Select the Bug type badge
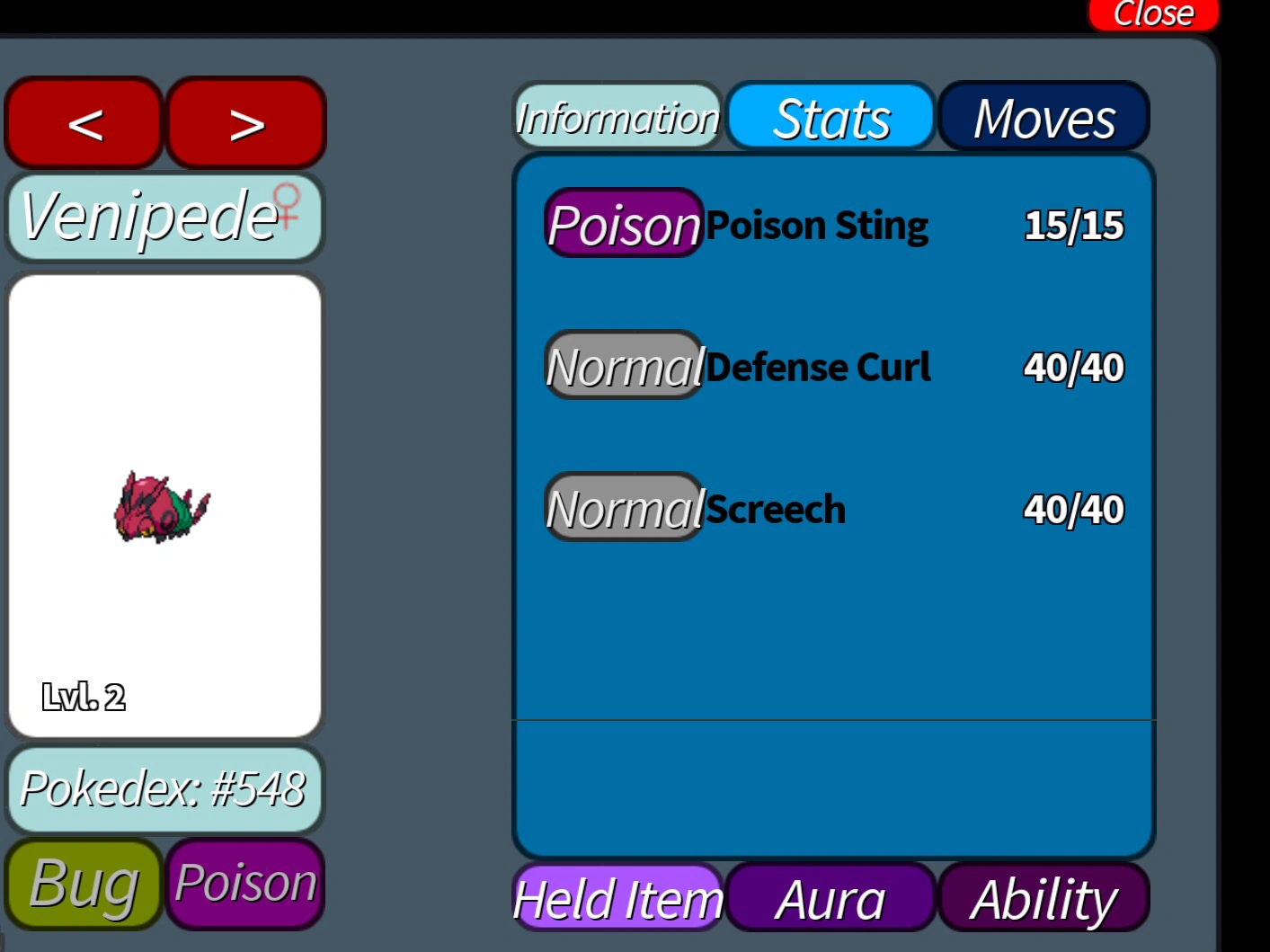The width and height of the screenshot is (1270, 952). [x=81, y=885]
